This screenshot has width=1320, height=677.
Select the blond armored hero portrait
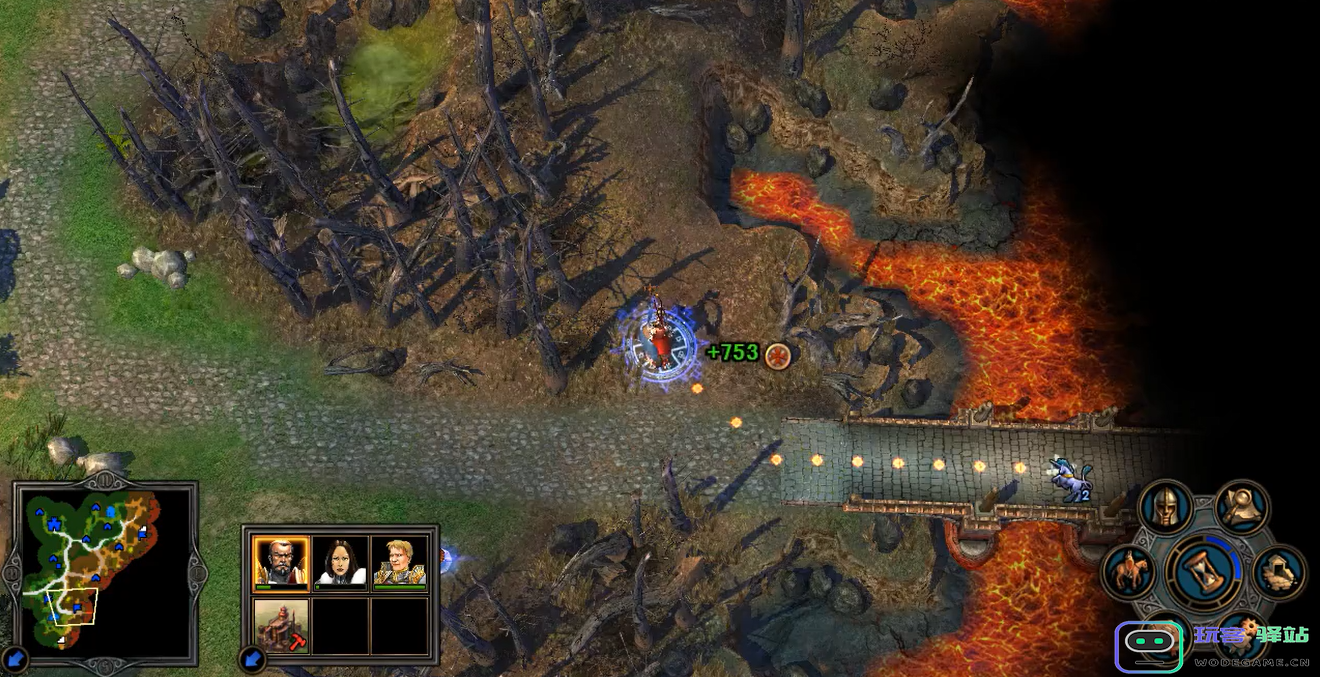click(x=399, y=563)
